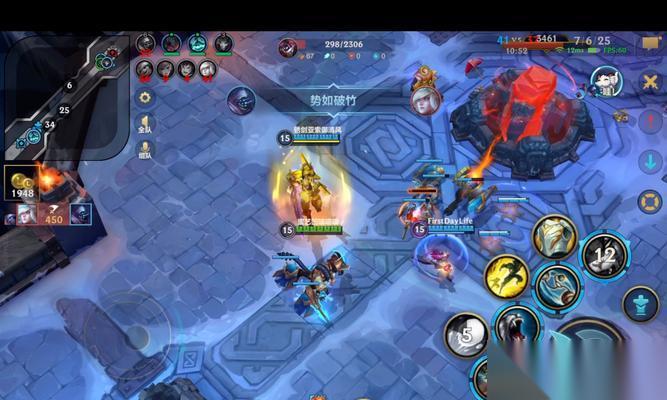
Task: Toggle the 全队 all-team voice speaker
Action: (x=145, y=124)
